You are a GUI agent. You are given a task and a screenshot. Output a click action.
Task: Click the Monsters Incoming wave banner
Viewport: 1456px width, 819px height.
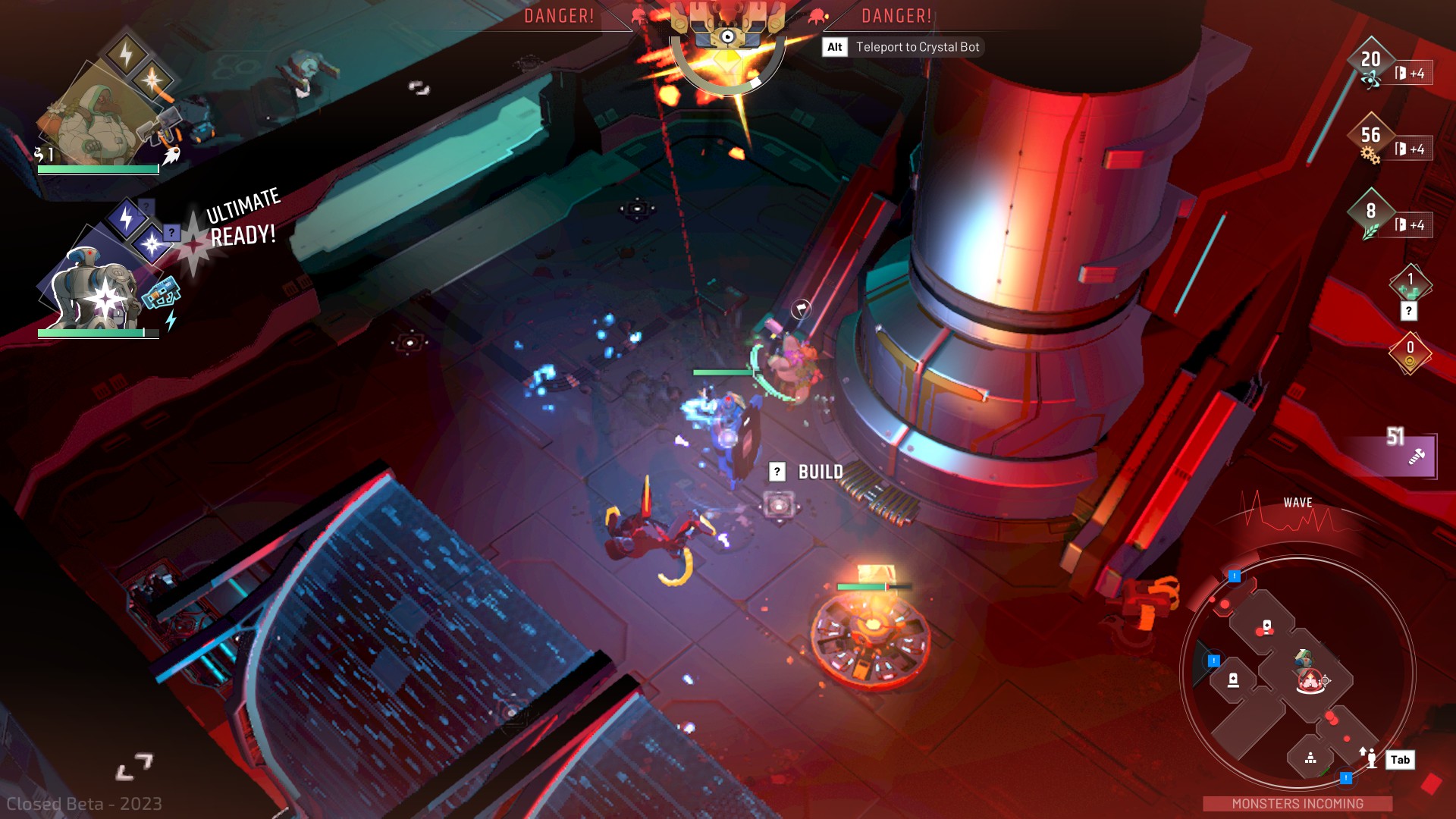pyautogui.click(x=1297, y=803)
